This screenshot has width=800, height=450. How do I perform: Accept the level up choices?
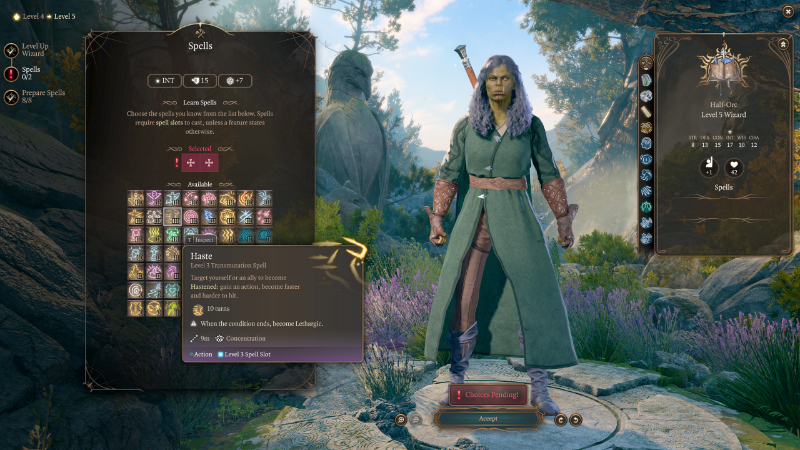point(487,419)
